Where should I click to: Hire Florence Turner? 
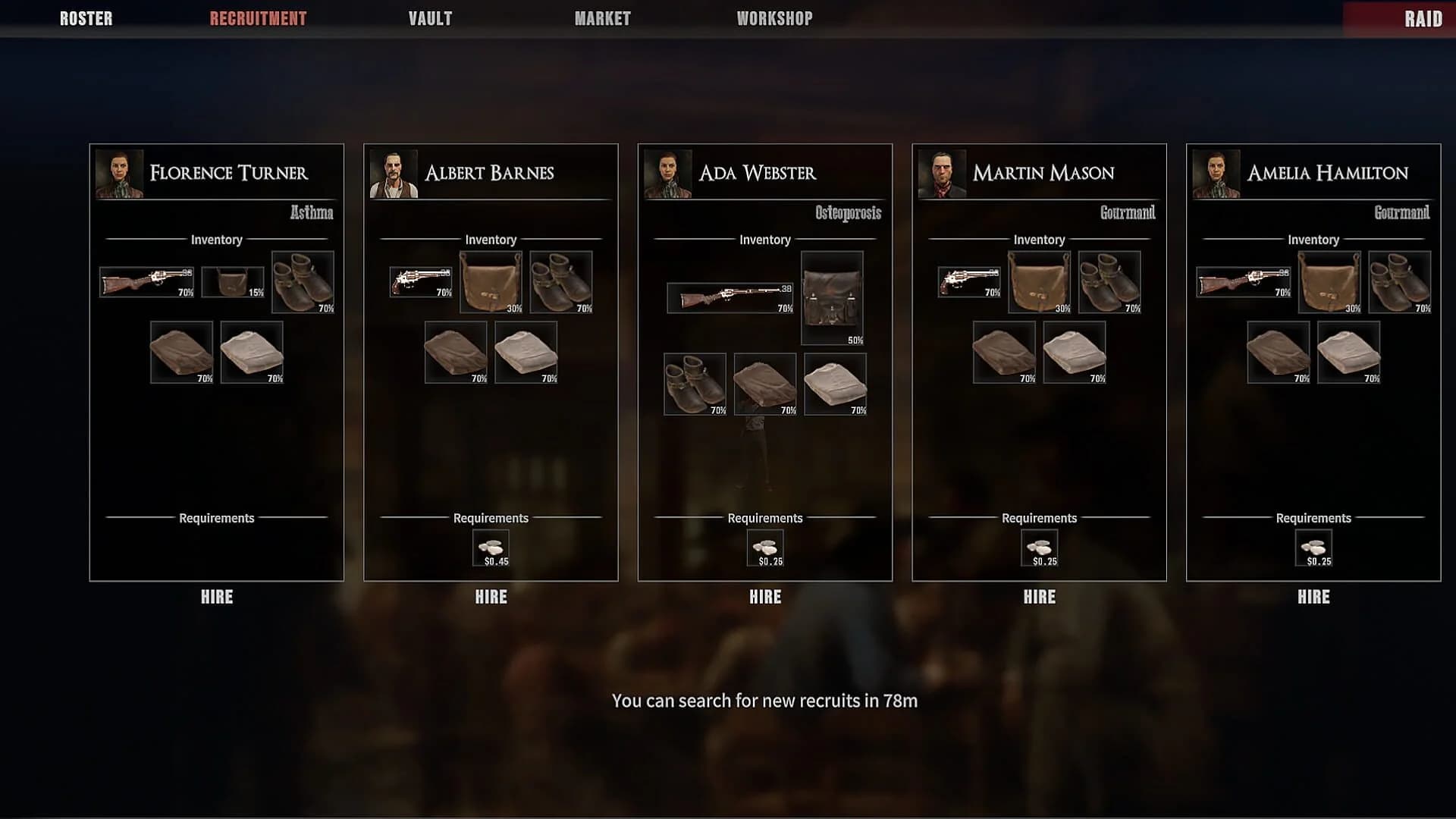click(216, 597)
